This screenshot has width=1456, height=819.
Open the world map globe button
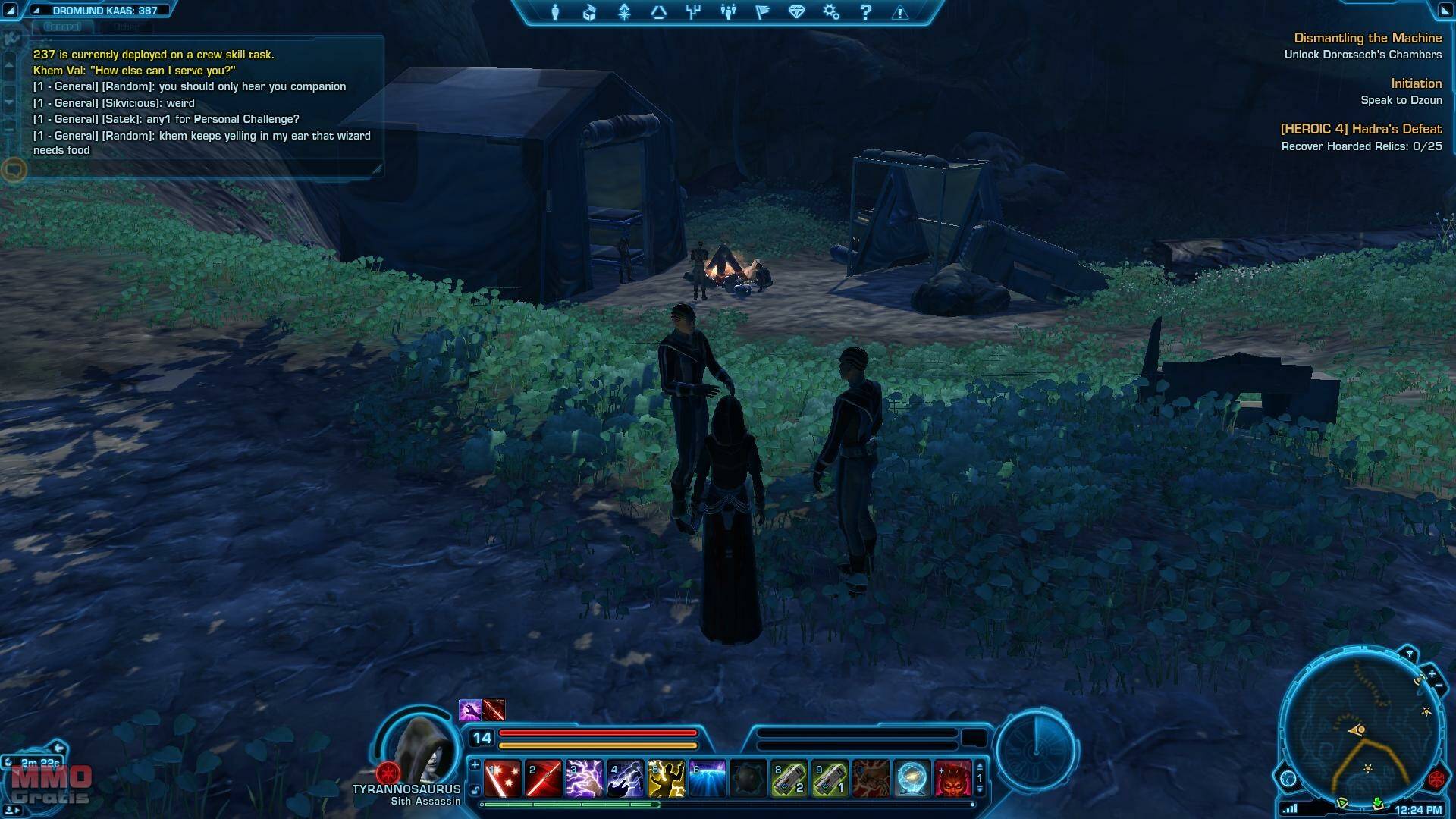[1288, 778]
